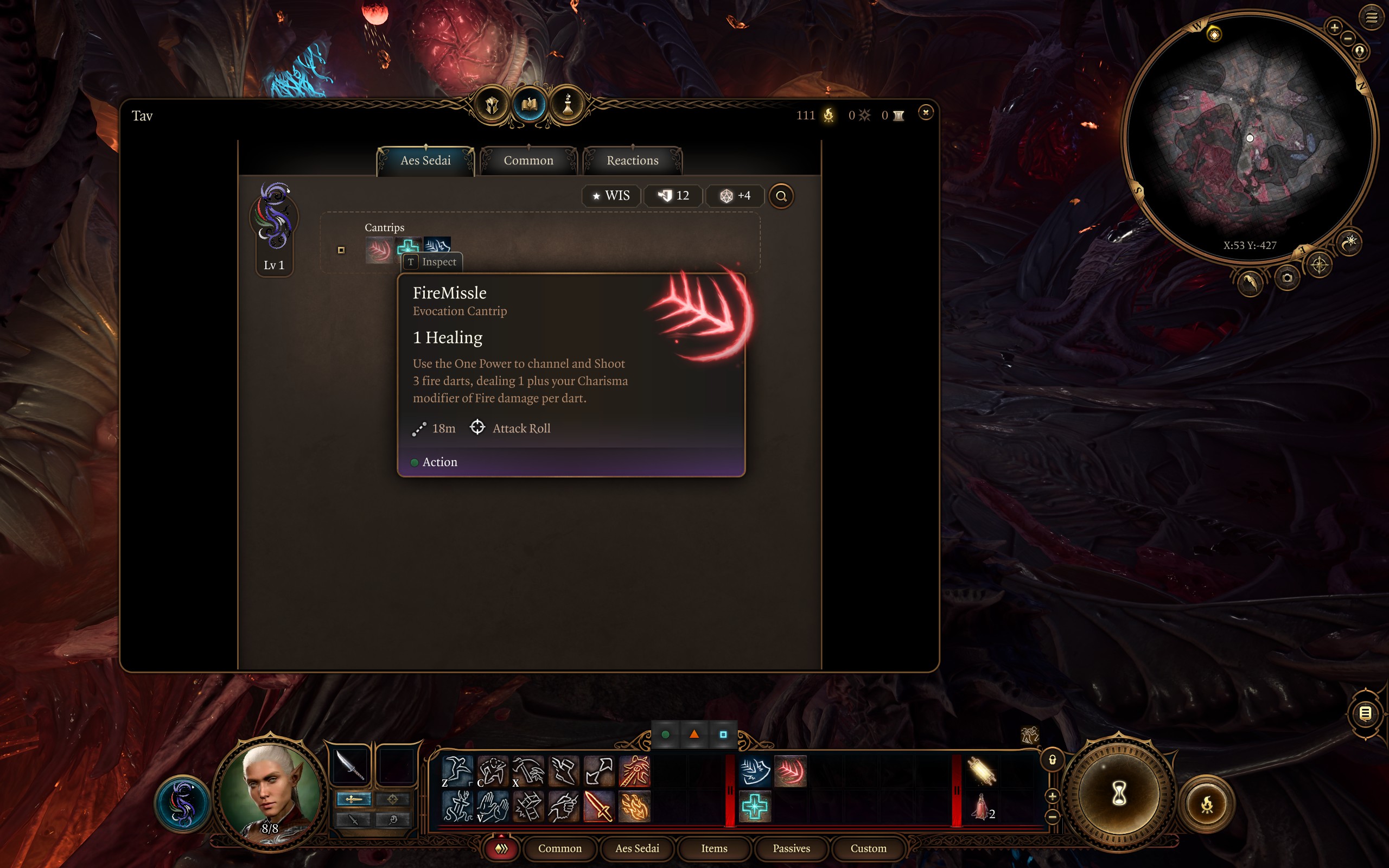Zoom out the minimap
This screenshot has height=868, width=1389.
pos(1348,39)
